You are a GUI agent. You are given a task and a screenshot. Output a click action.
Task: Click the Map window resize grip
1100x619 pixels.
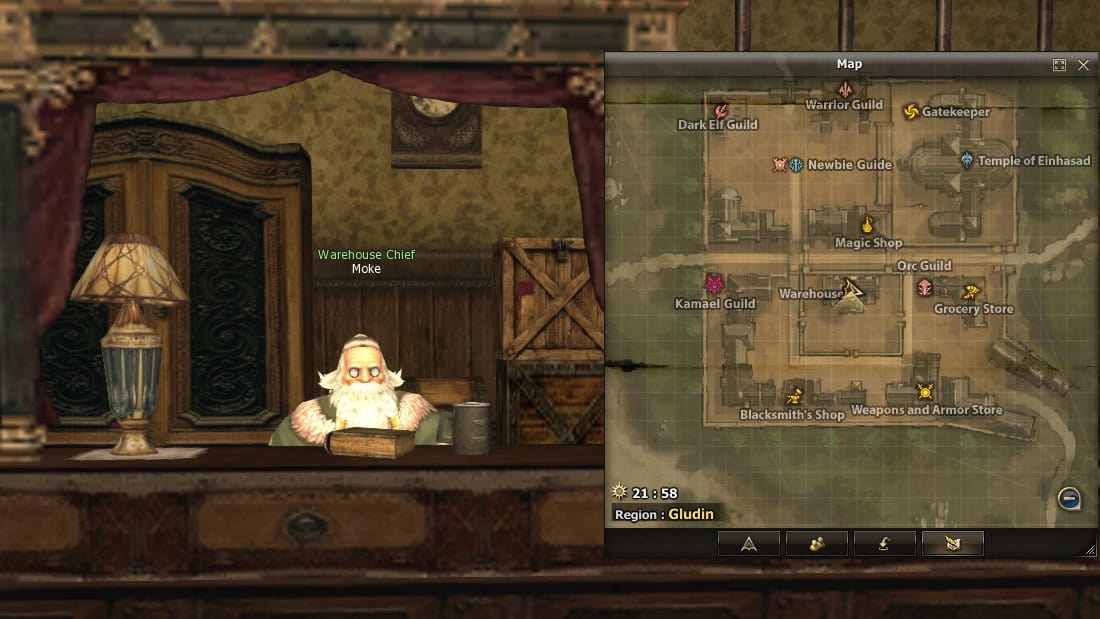pyautogui.click(x=1090, y=550)
